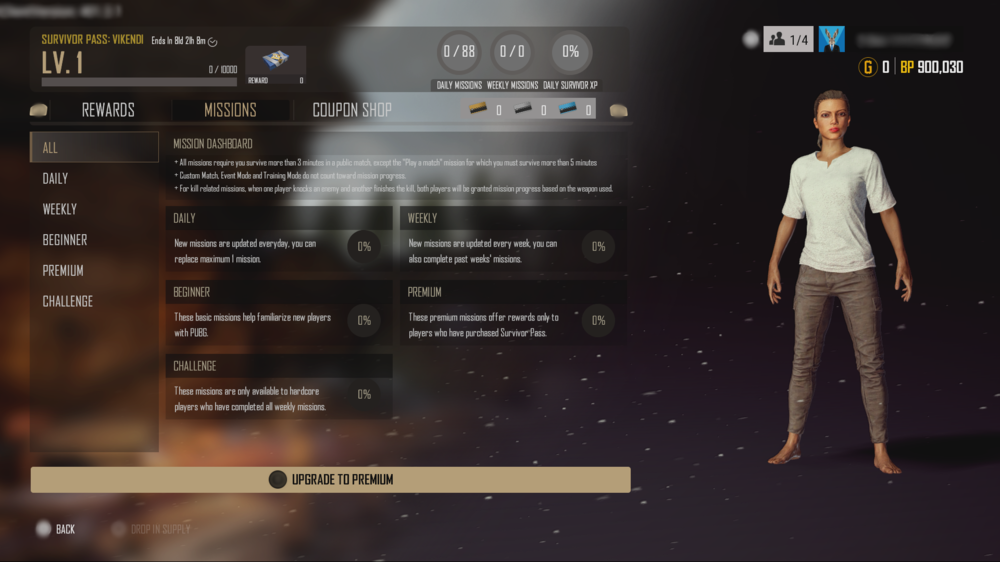Open the Weekly missions dashboard card

pos(513,240)
